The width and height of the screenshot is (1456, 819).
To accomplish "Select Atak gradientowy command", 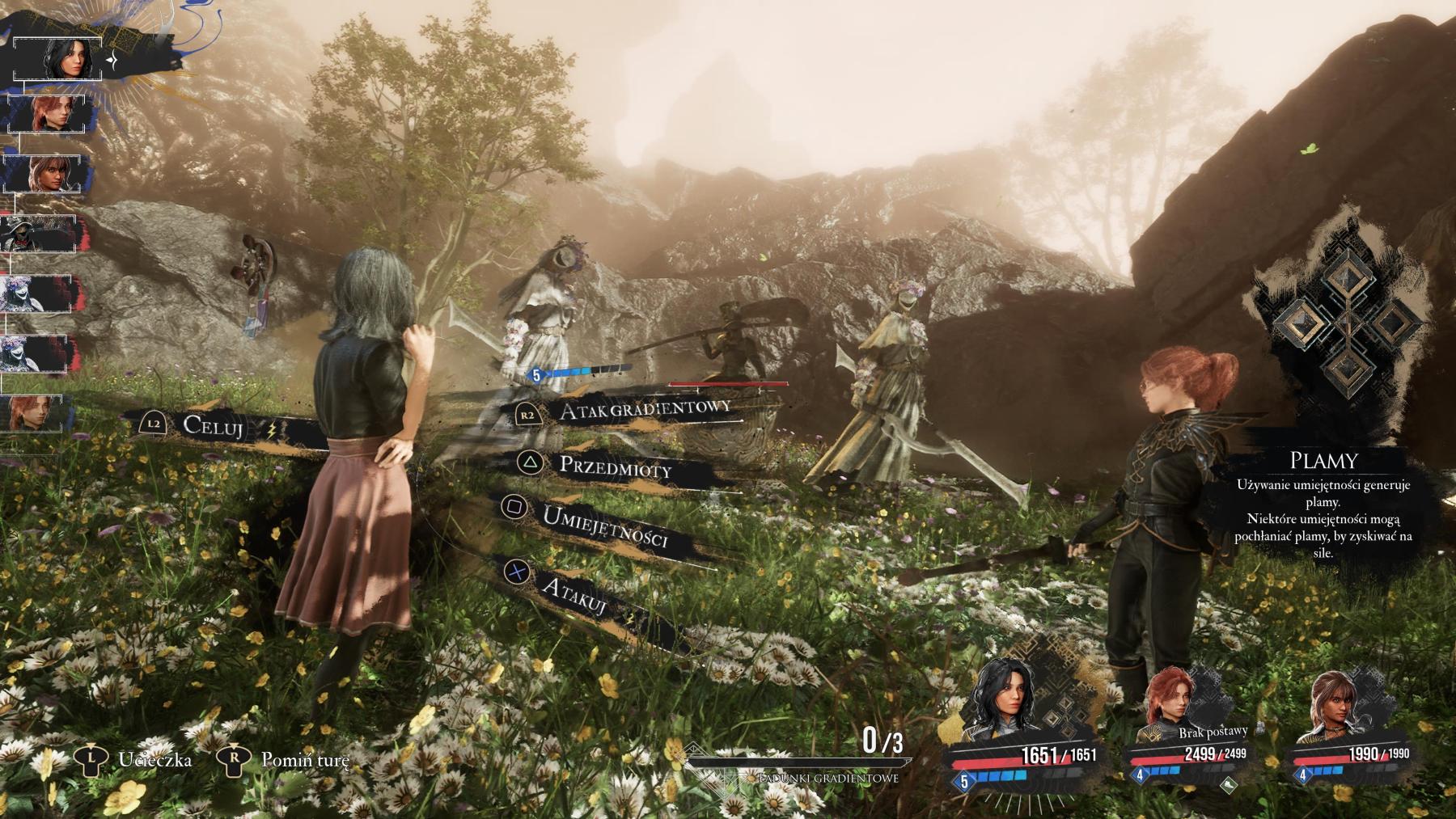I will [644, 409].
